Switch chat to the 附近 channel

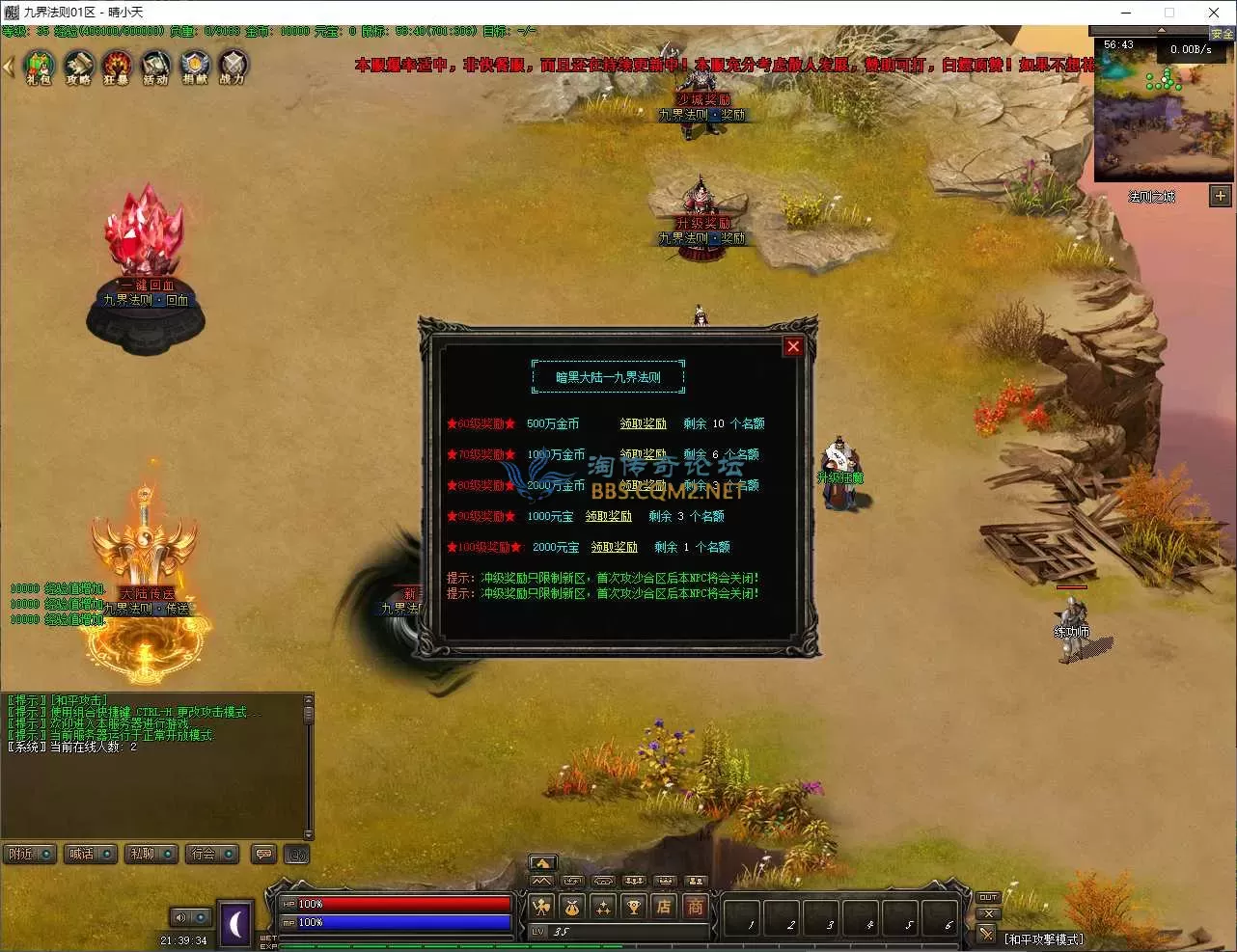tap(28, 854)
